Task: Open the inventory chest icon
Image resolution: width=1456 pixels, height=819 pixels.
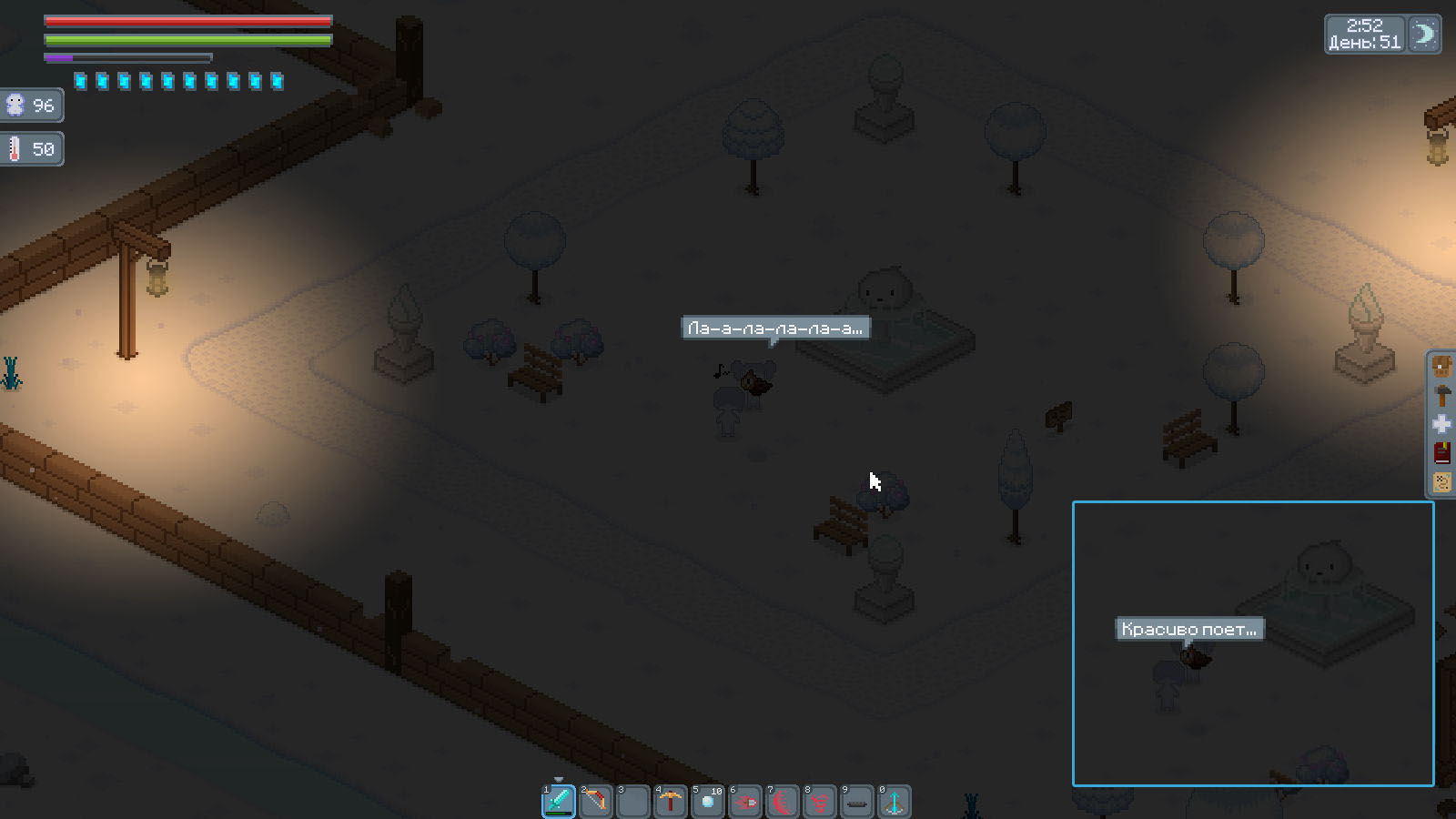Action: (1442, 367)
